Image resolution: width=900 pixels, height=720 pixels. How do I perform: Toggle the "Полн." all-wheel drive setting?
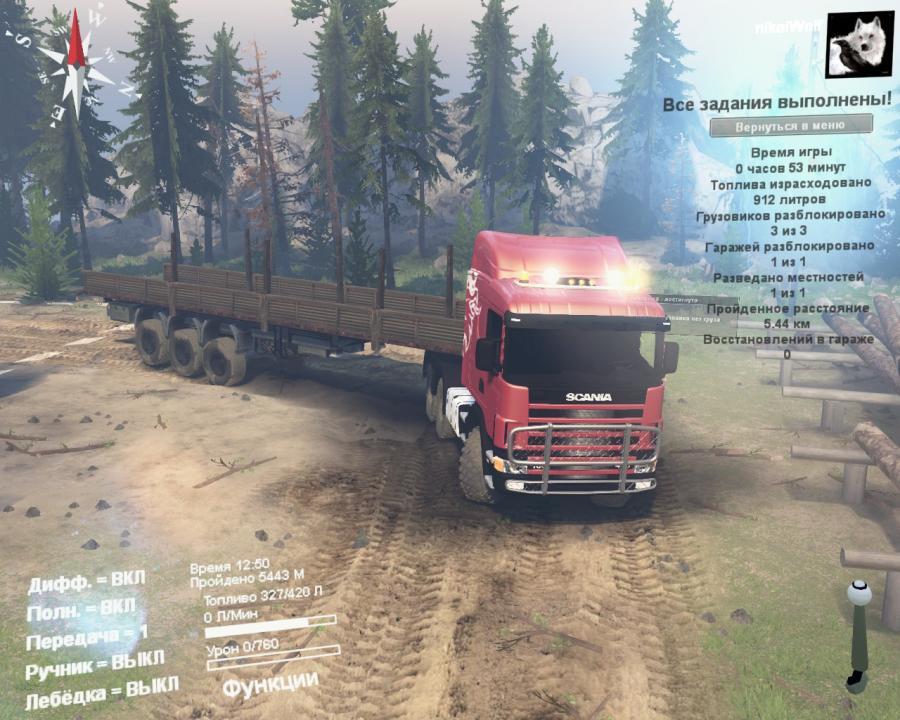click(x=81, y=609)
